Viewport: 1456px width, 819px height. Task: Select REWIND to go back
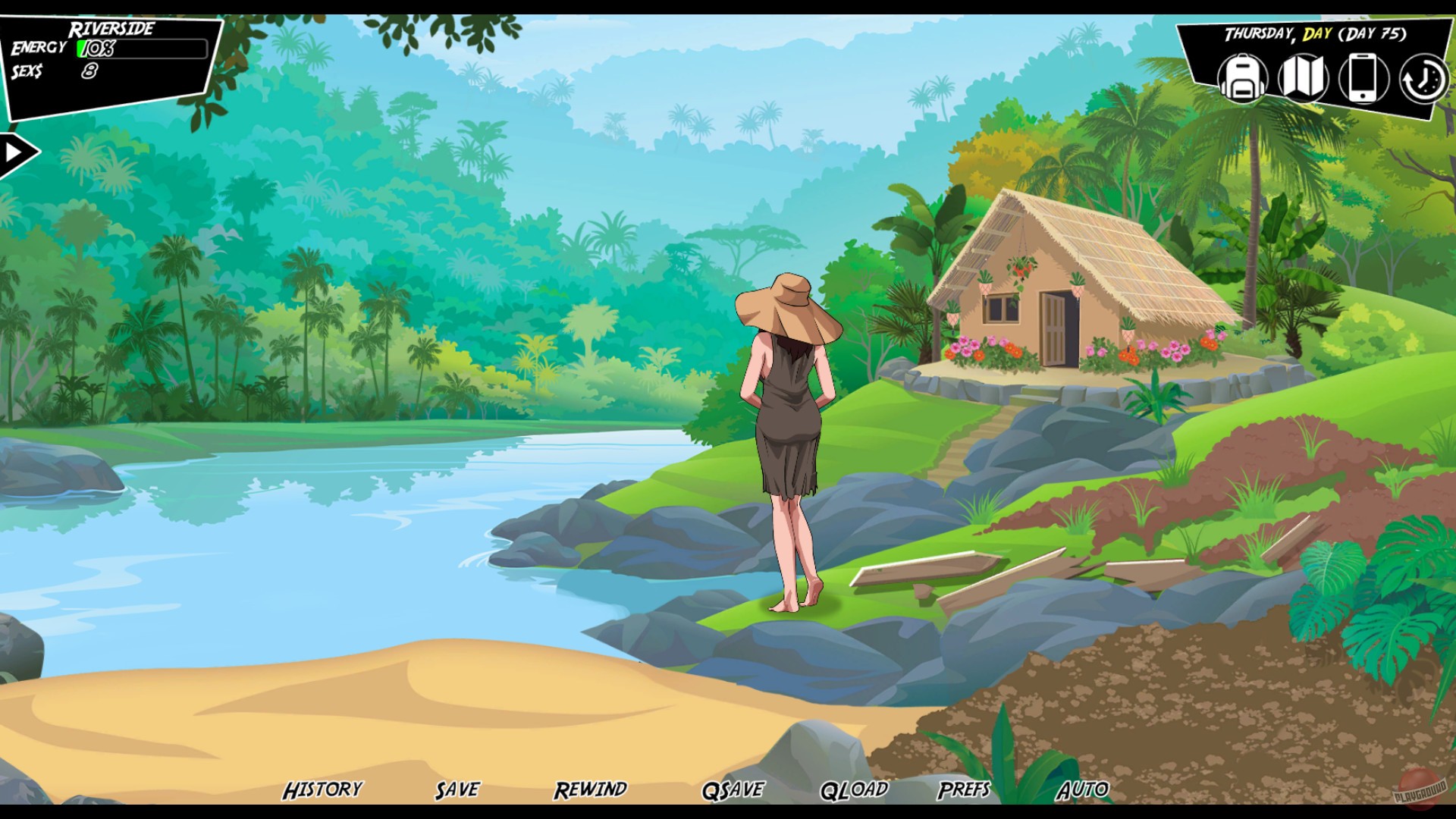pos(591,789)
